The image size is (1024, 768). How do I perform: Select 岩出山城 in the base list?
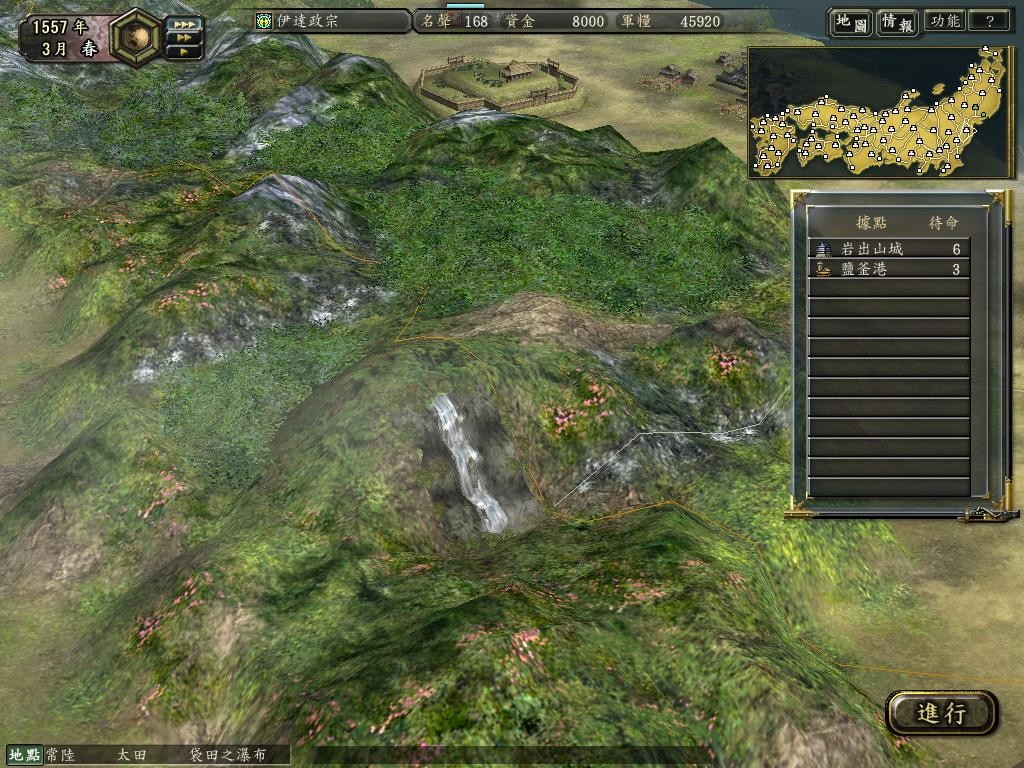[x=888, y=249]
